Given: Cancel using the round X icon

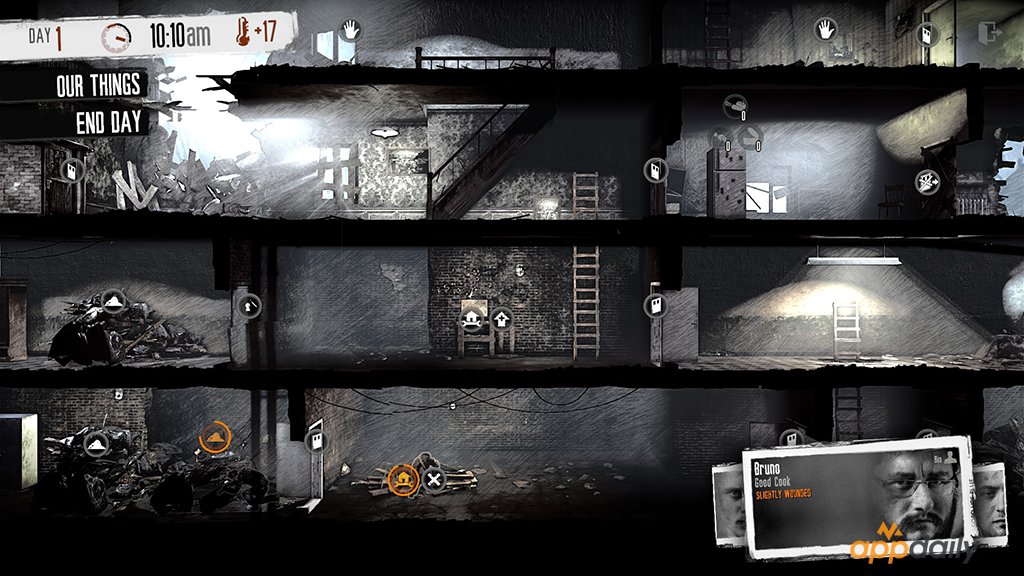Looking at the screenshot, I should (434, 481).
